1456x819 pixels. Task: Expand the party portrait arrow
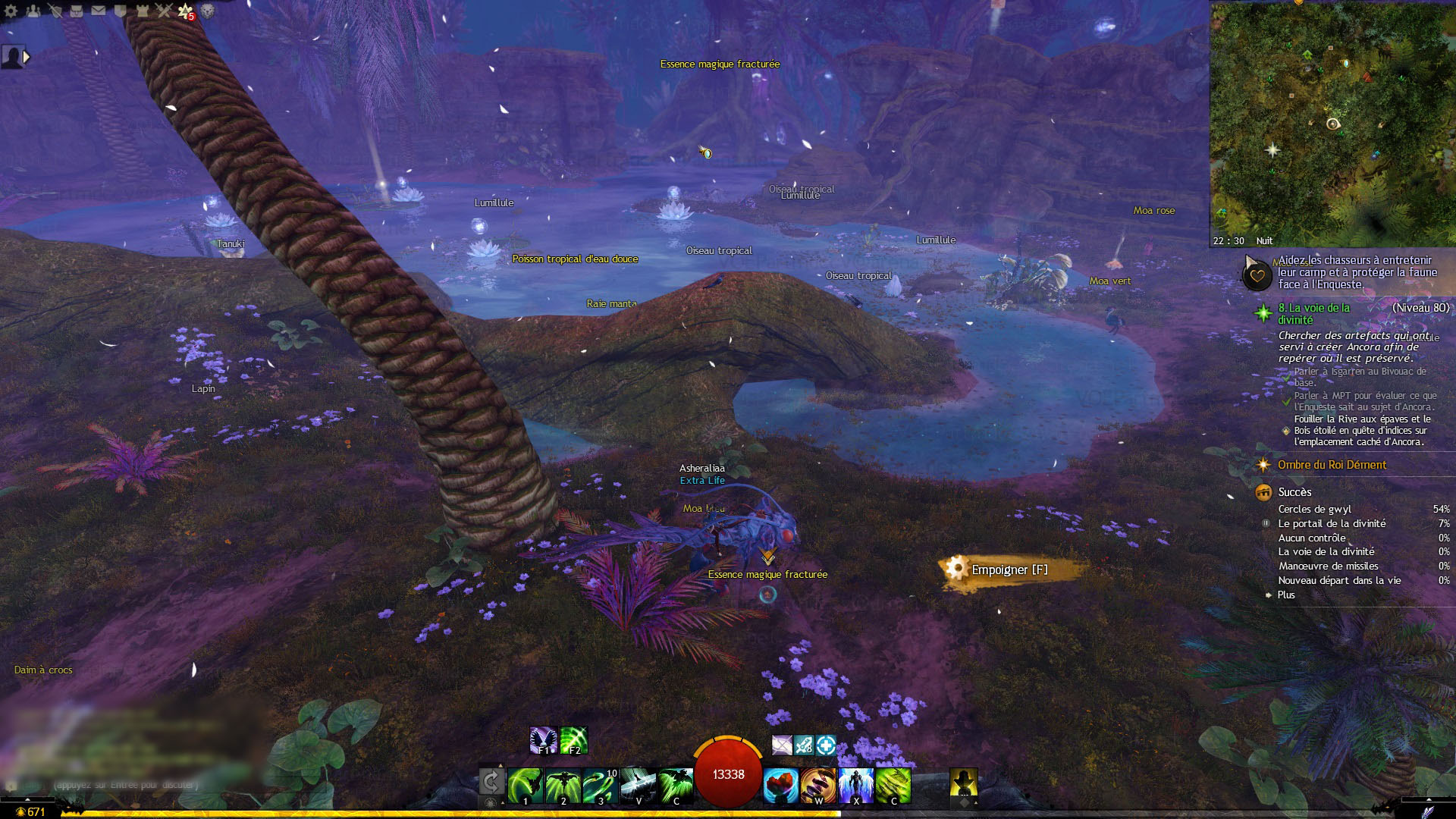[27, 57]
